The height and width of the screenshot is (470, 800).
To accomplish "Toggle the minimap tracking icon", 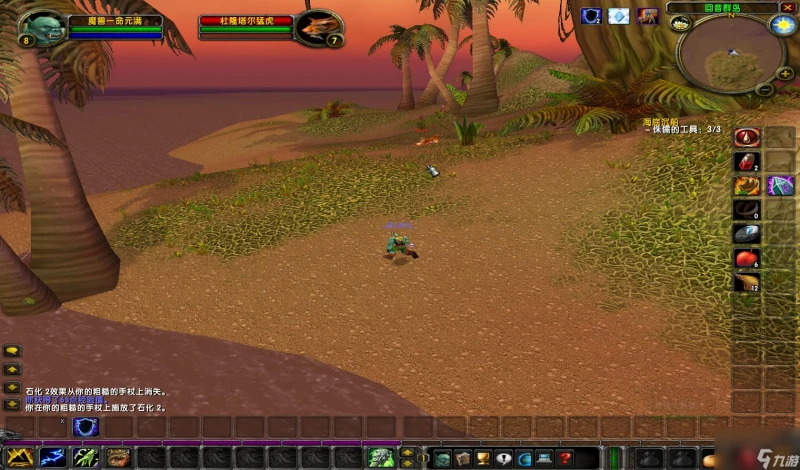I will (x=680, y=24).
